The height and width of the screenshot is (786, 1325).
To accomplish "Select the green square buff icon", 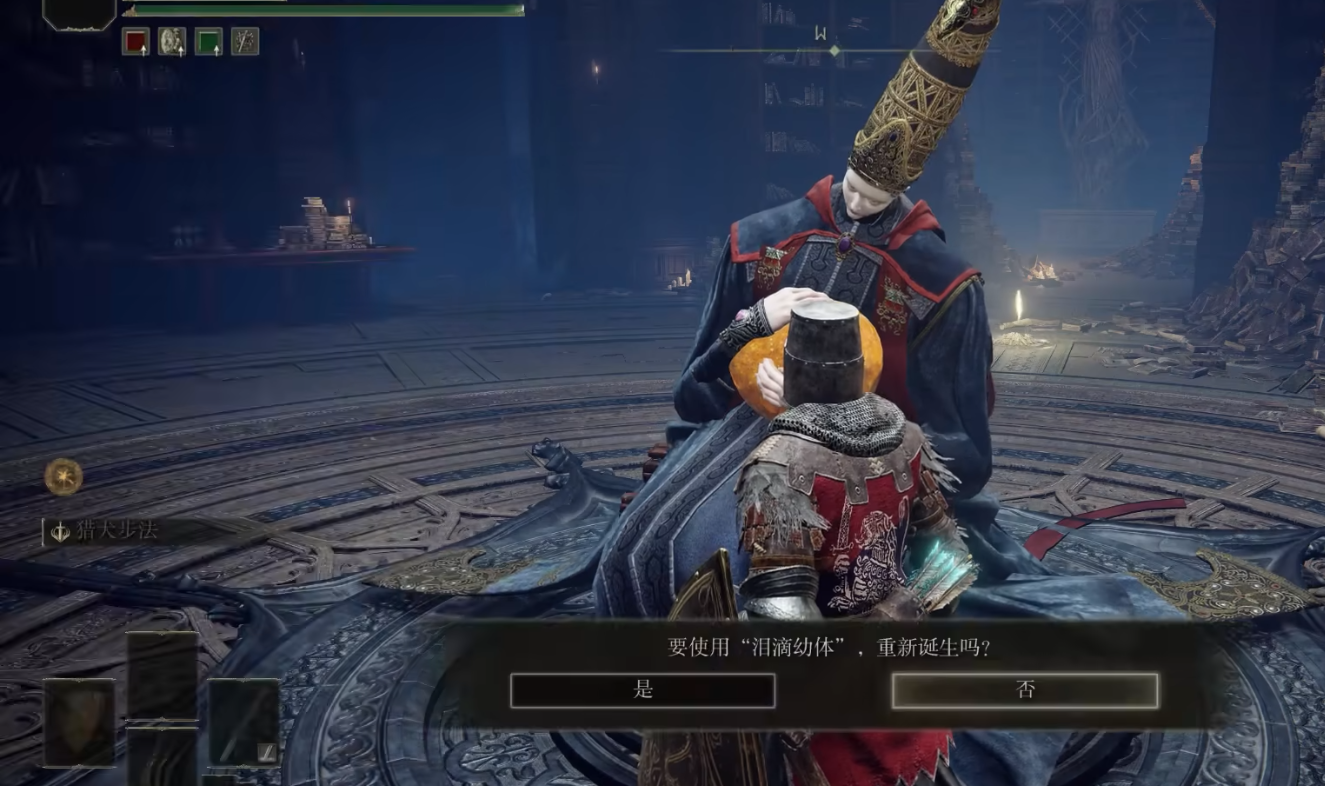I will point(208,41).
